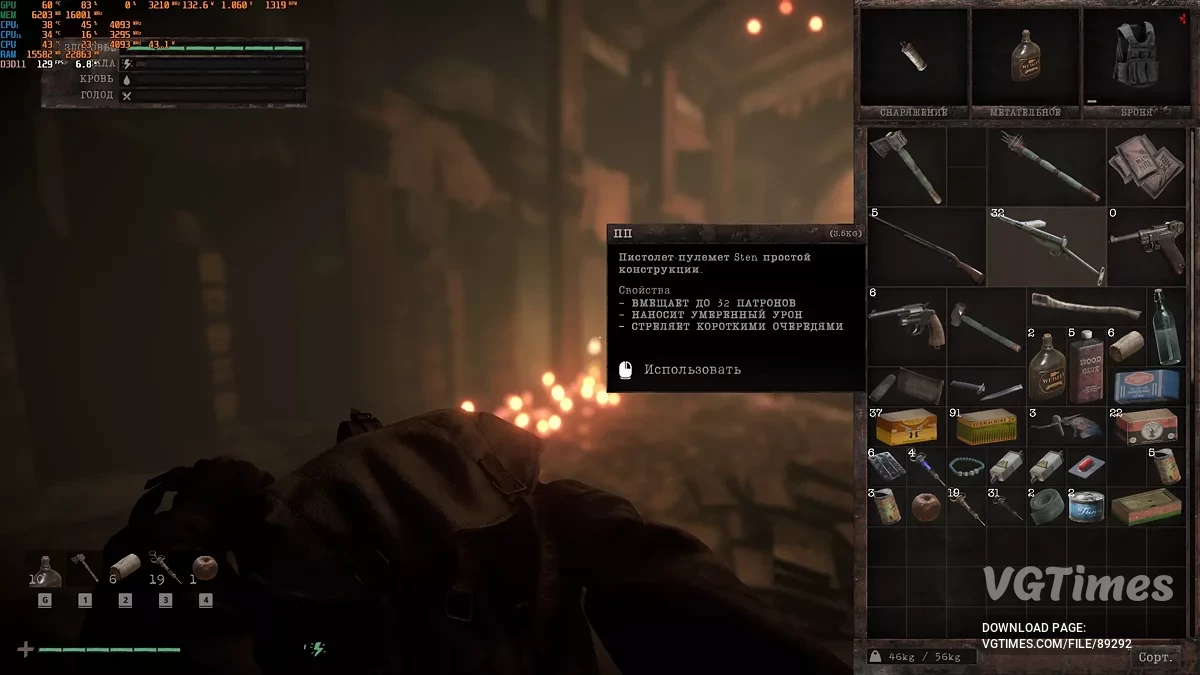Pick the revolver with six rounds
Image resolution: width=1200 pixels, height=675 pixels.
[903, 324]
